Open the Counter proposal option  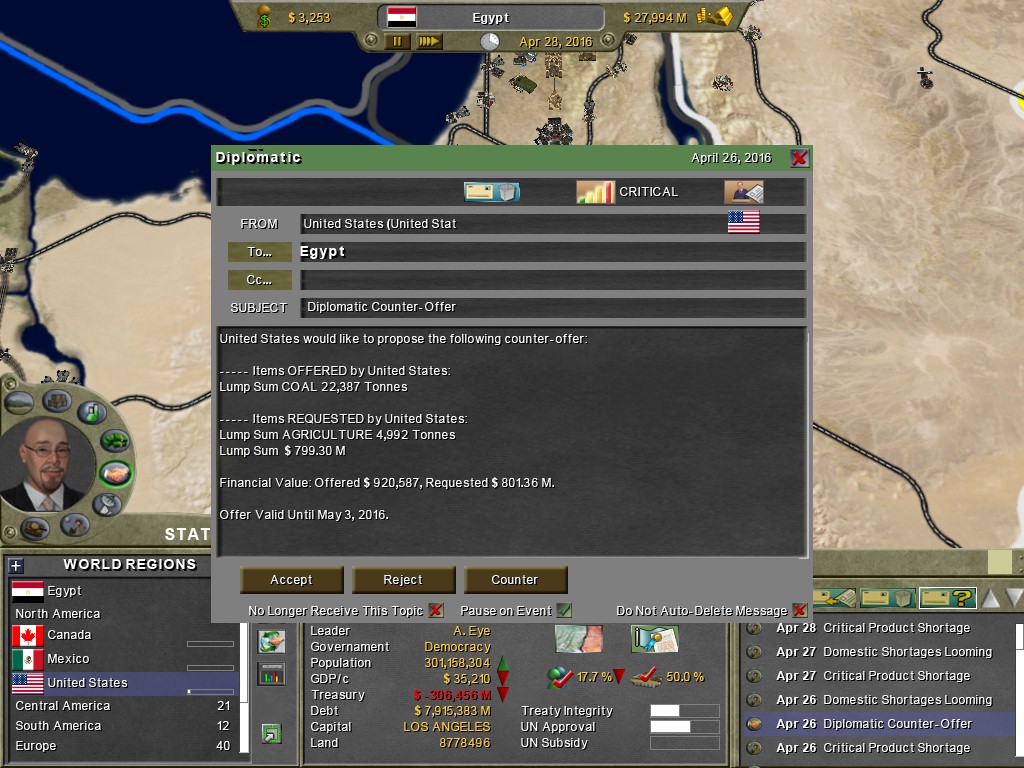(x=515, y=580)
